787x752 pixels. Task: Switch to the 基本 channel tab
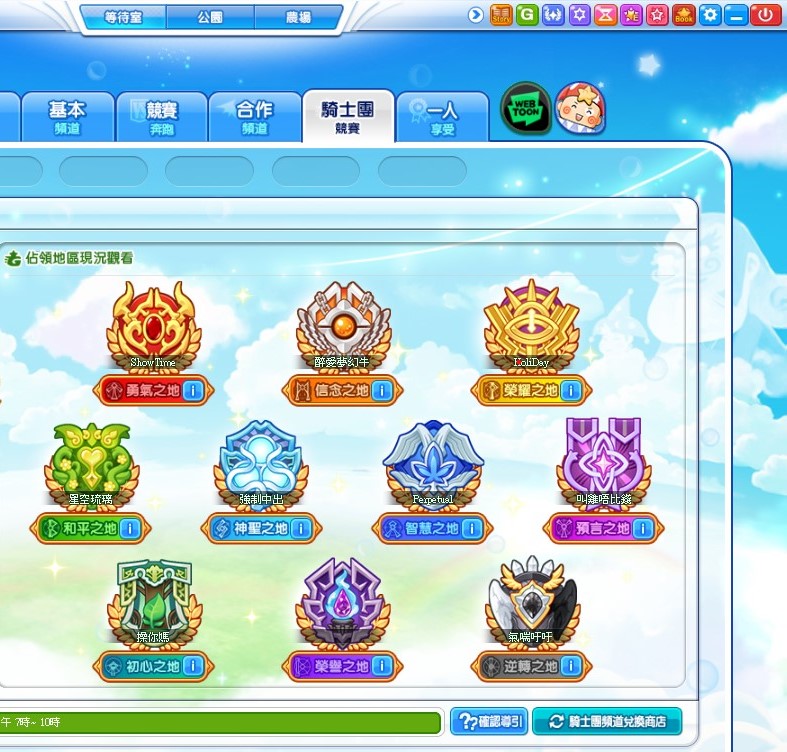pyautogui.click(x=67, y=118)
